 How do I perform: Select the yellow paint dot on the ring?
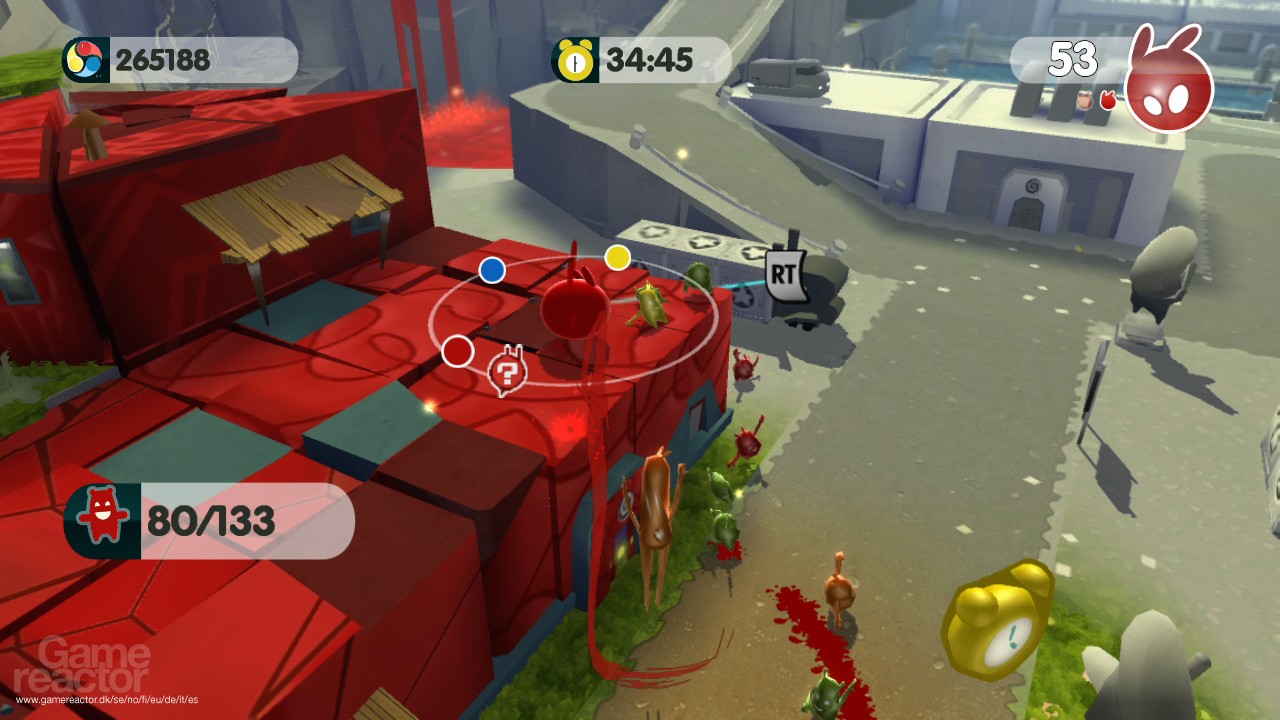pos(619,260)
